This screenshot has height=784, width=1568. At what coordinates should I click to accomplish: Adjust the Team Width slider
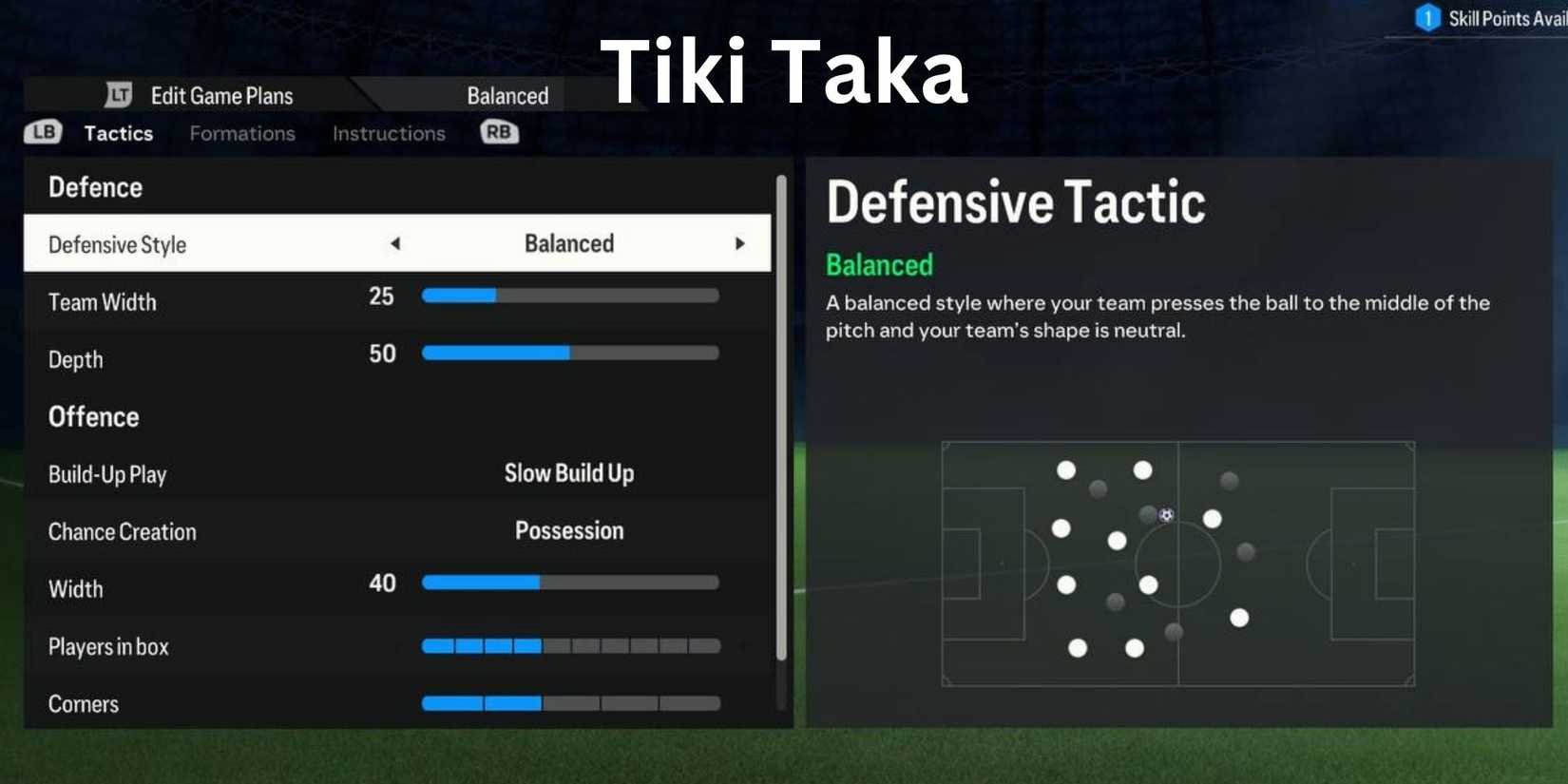[x=570, y=296]
